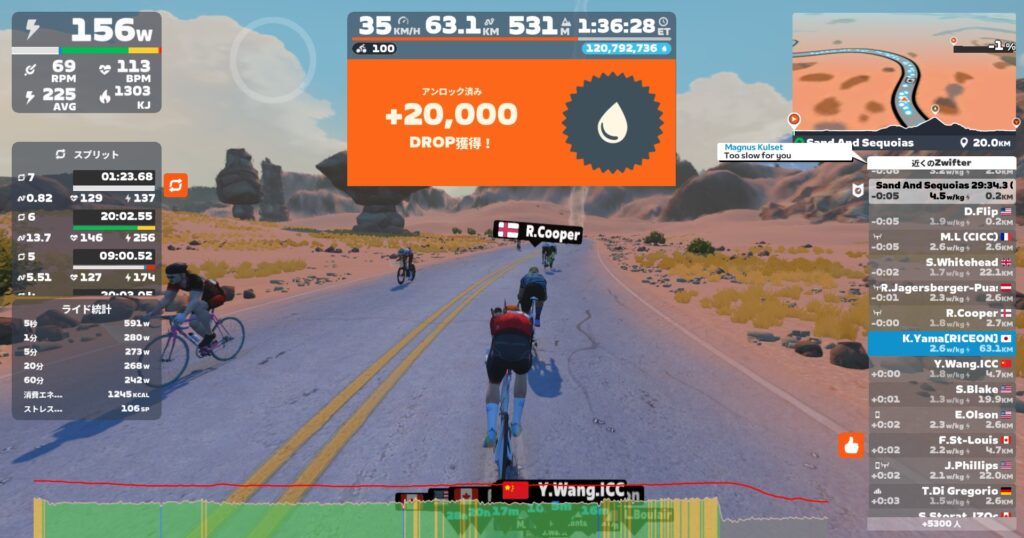
Task: Show the +5300 more riders count
Action: (x=940, y=523)
